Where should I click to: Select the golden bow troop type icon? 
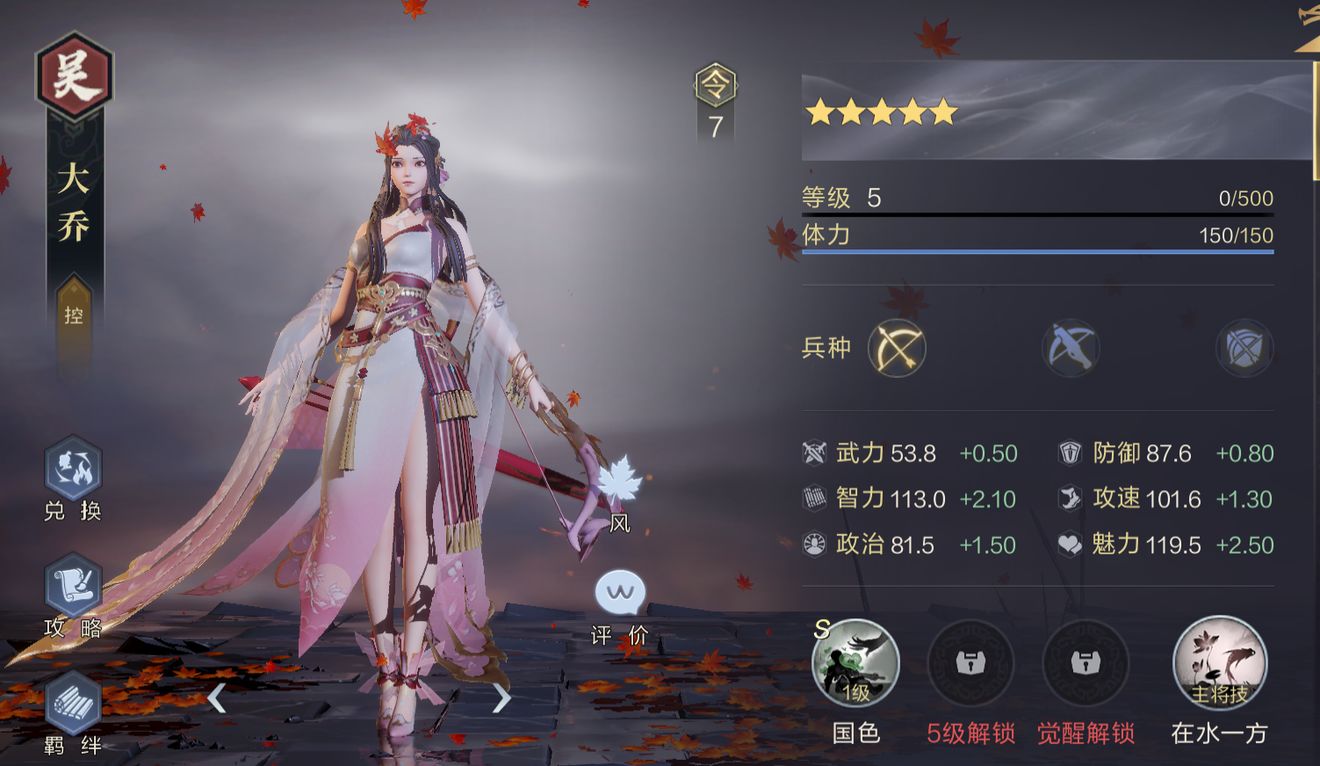pos(897,348)
